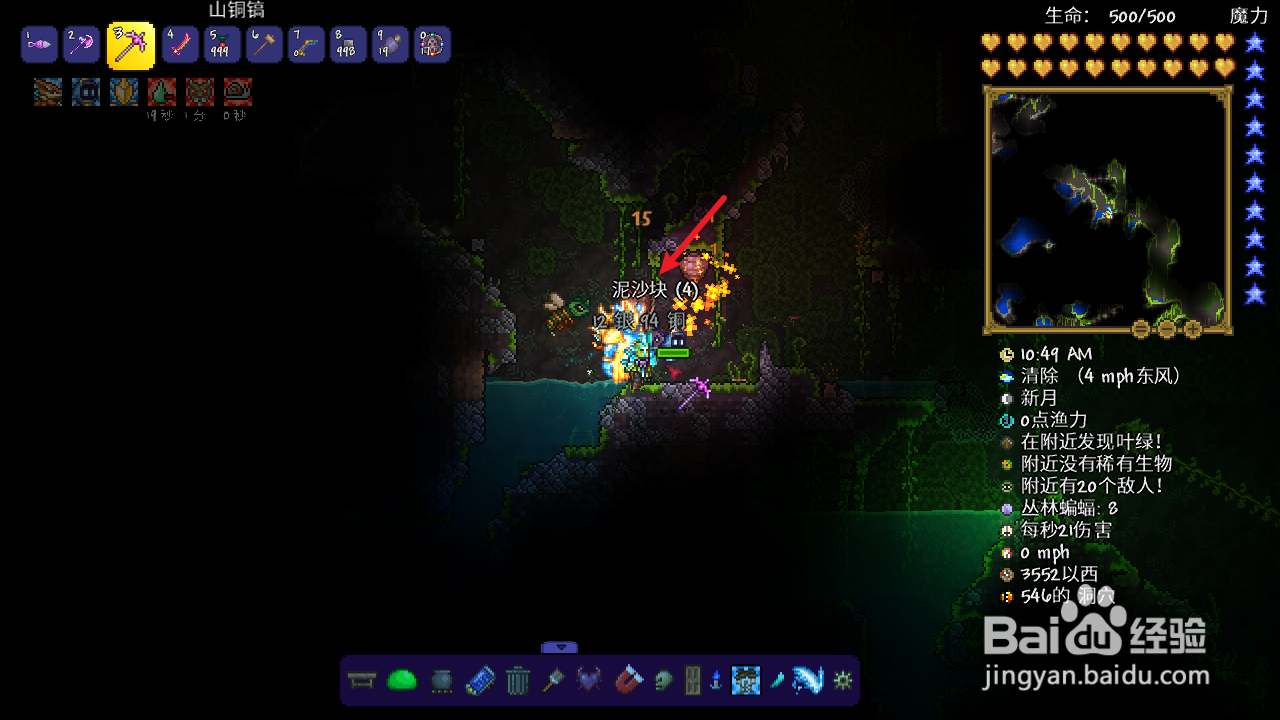Select the green slime icon in bottom bar
The image size is (1280, 720).
point(401,681)
